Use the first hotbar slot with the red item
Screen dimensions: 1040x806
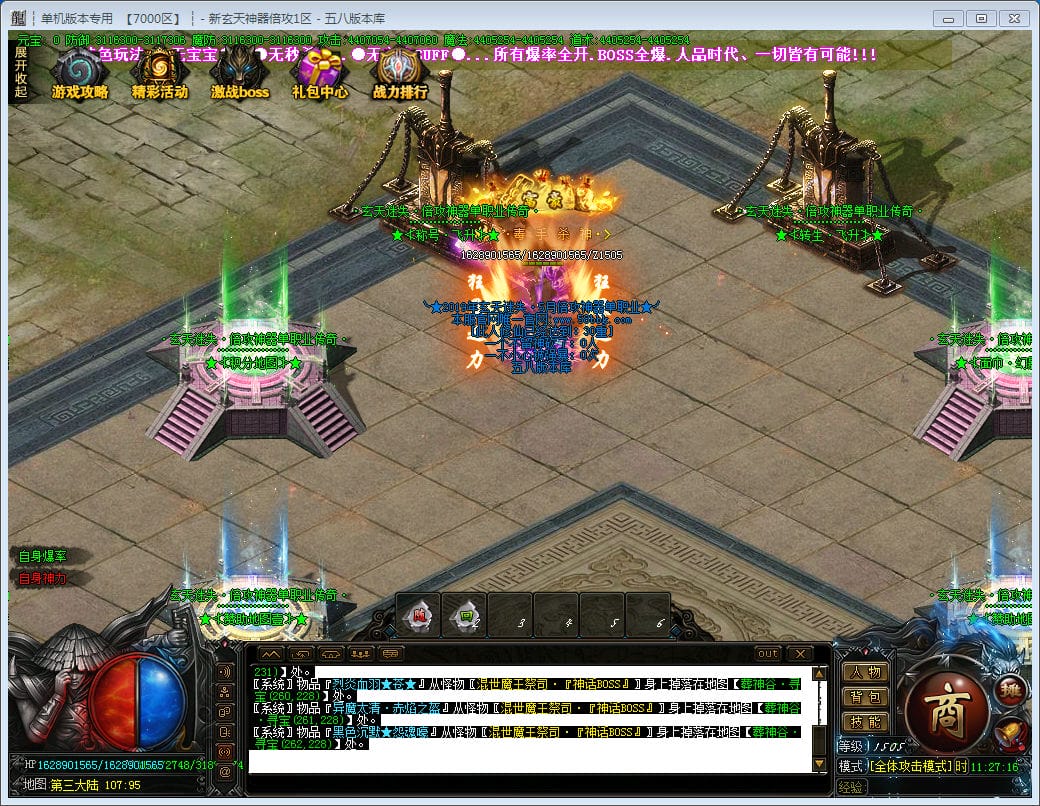(x=418, y=616)
